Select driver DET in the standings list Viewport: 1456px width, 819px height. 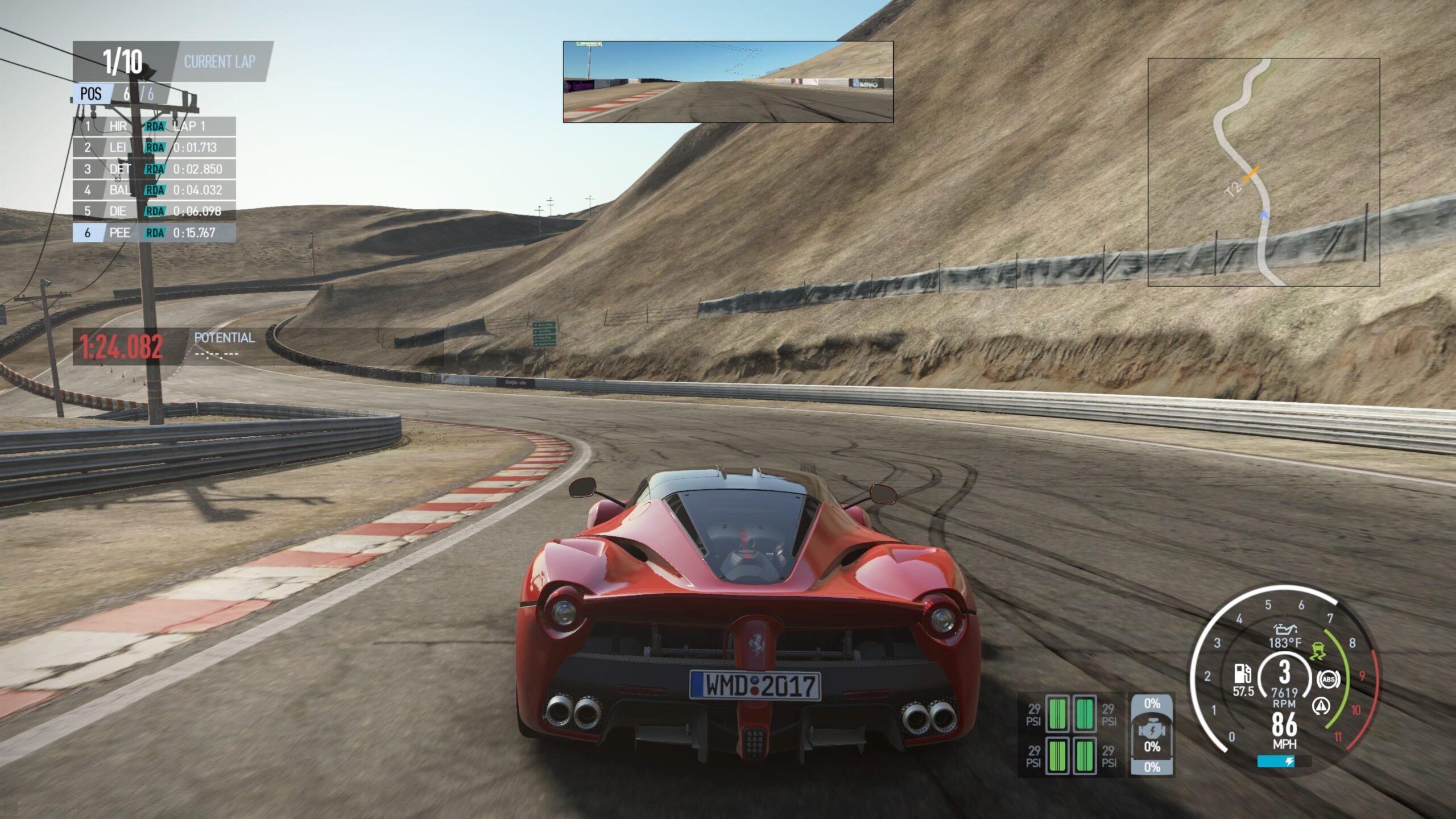click(x=154, y=169)
